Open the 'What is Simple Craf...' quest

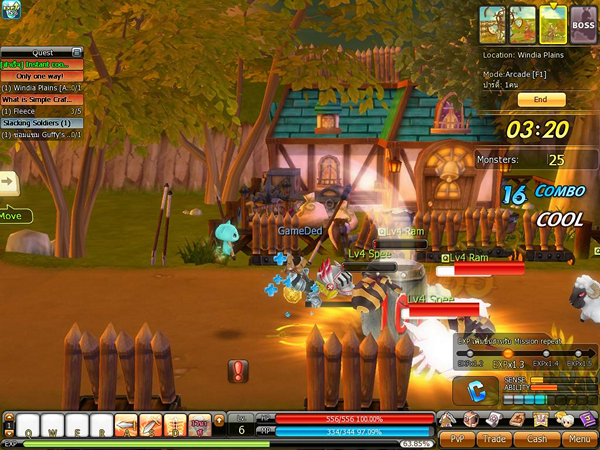pyautogui.click(x=42, y=99)
